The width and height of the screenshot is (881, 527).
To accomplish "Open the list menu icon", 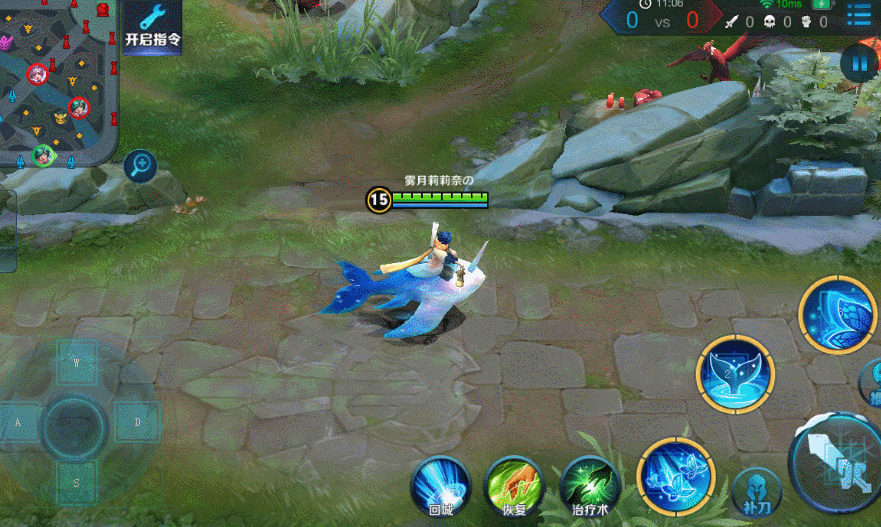I will (859, 16).
